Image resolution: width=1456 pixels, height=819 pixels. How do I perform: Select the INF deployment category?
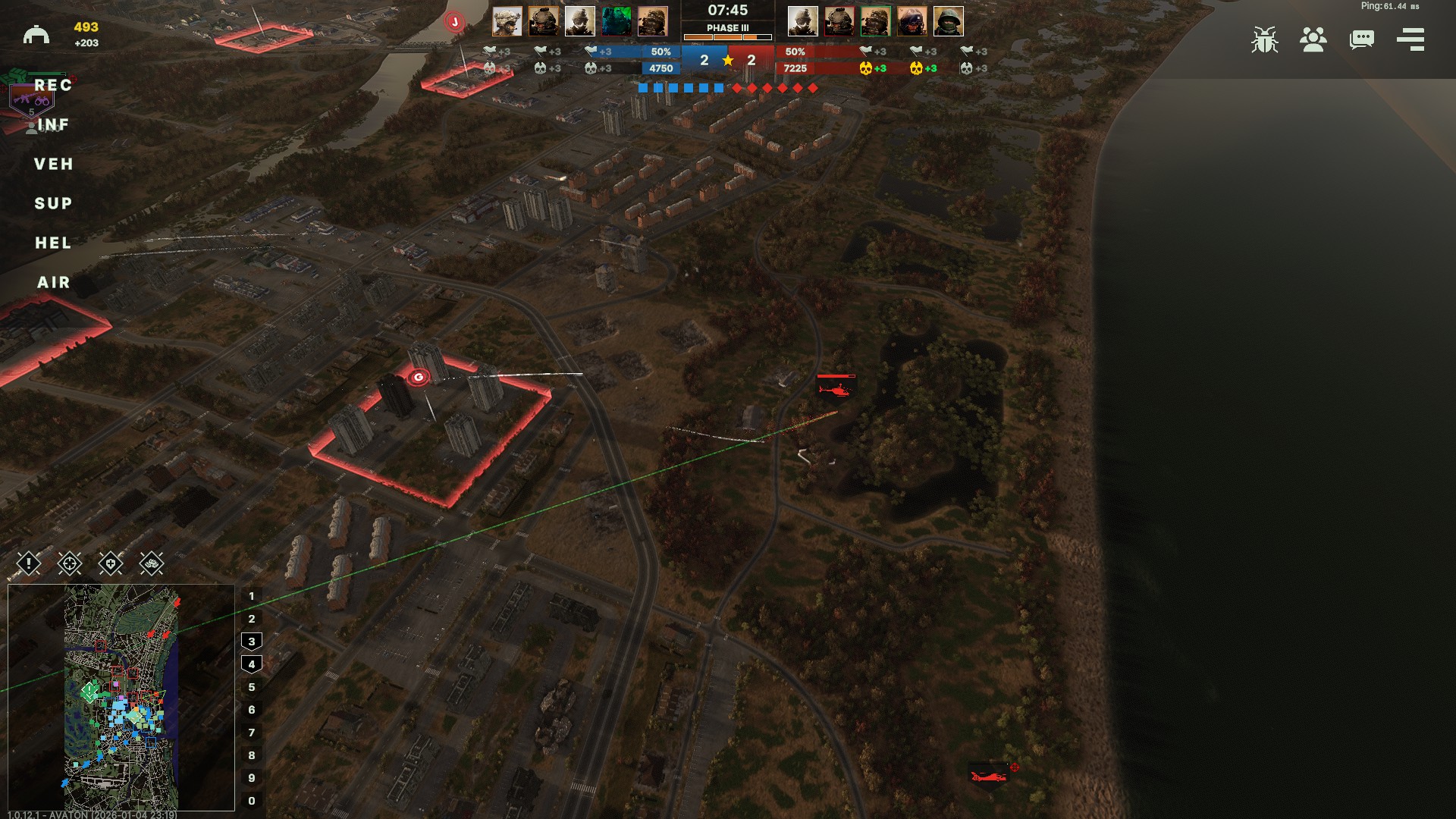[53, 125]
